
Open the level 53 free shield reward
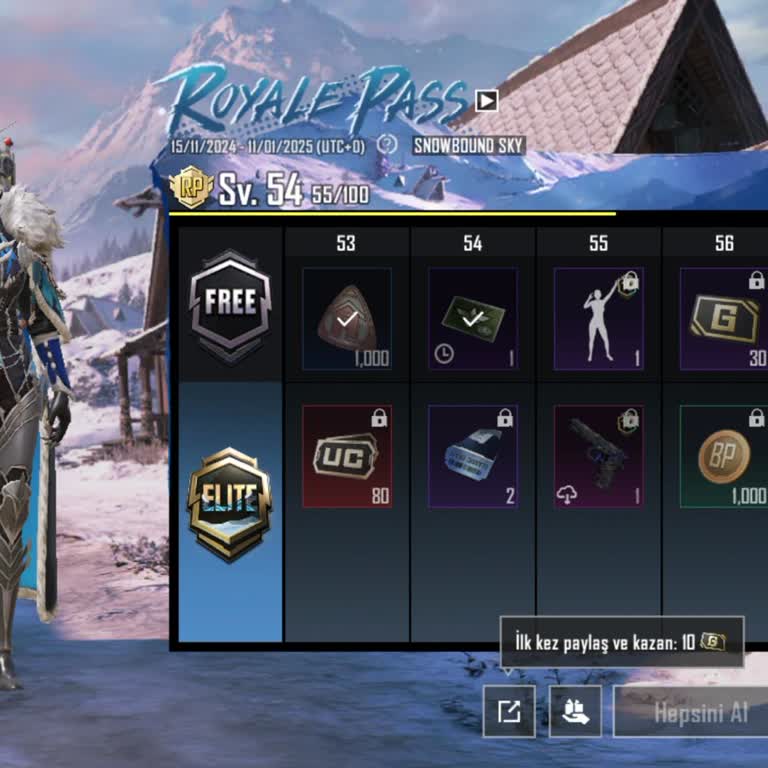pyautogui.click(x=347, y=319)
